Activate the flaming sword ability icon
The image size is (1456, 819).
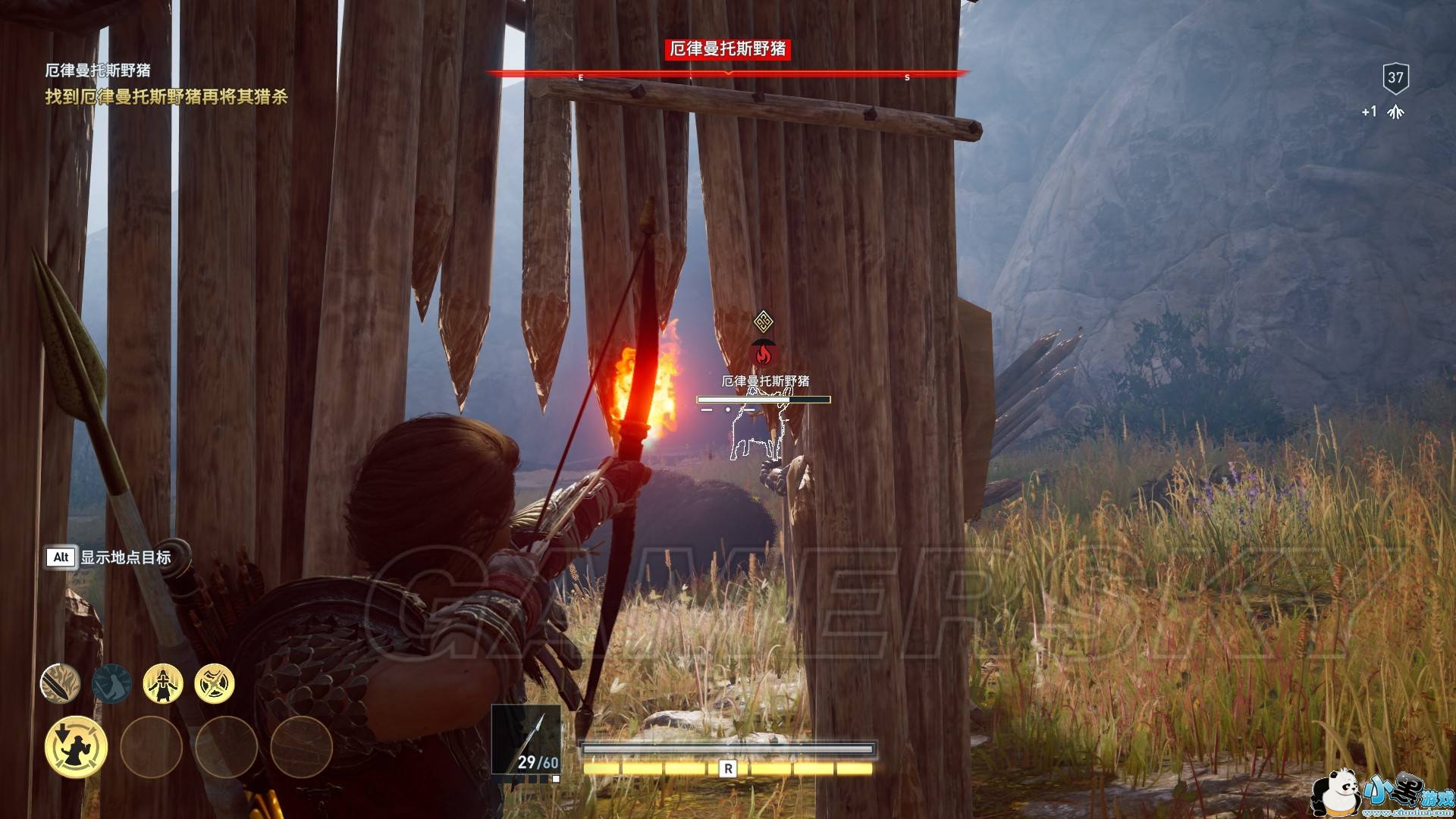coord(60,683)
